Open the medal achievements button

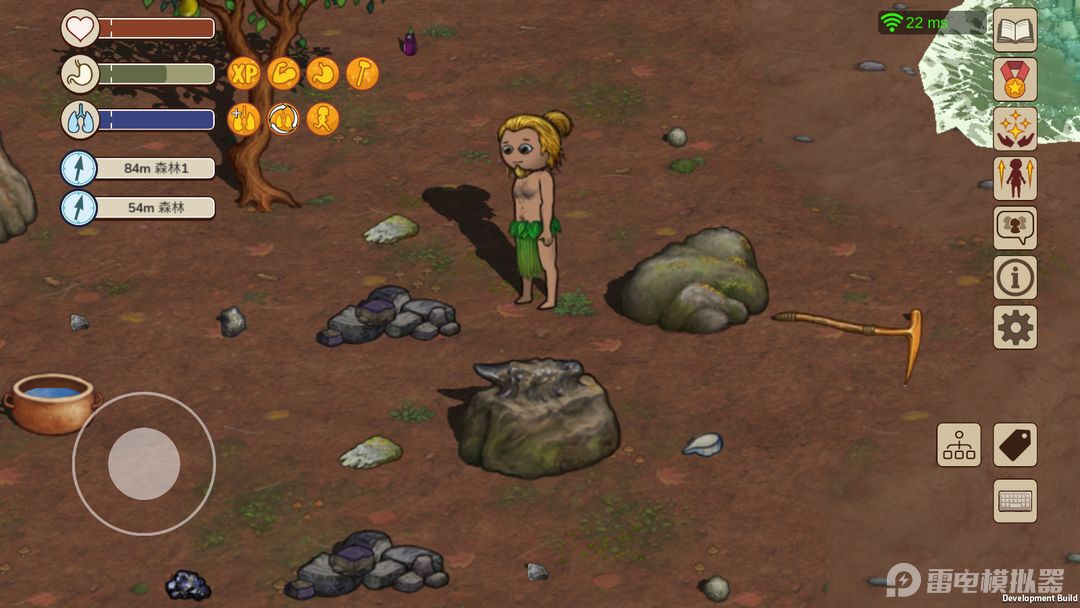[1015, 79]
